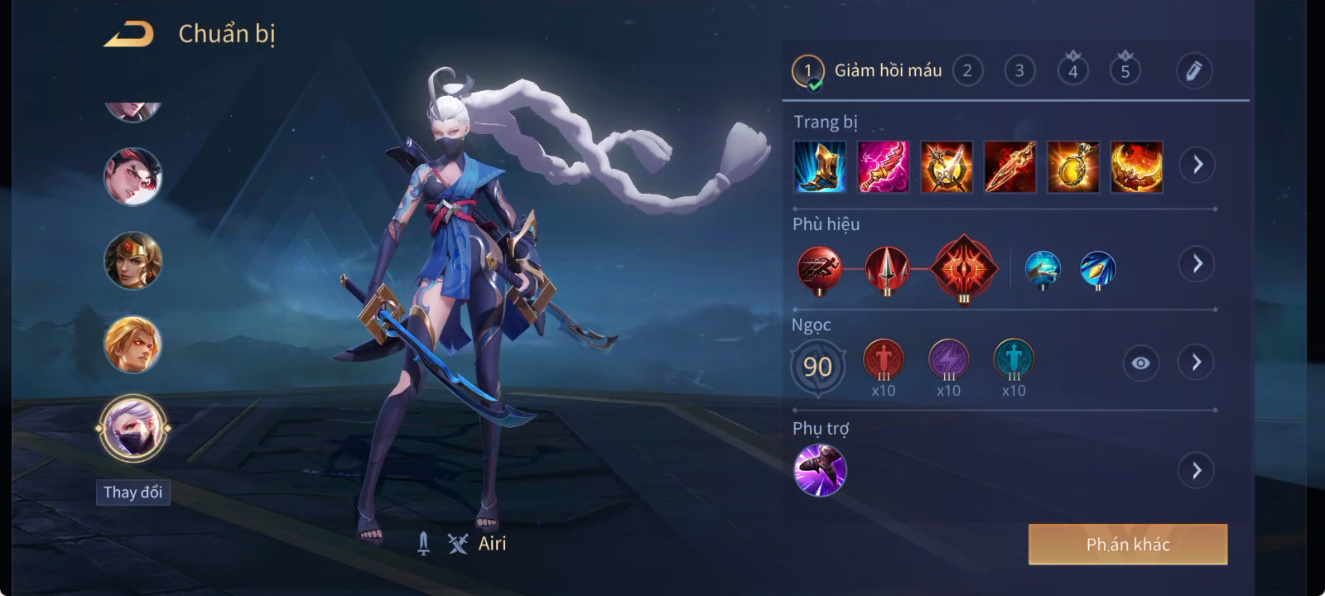Open the Trang bị equipment arrow
The image size is (1325, 596).
point(1196,165)
